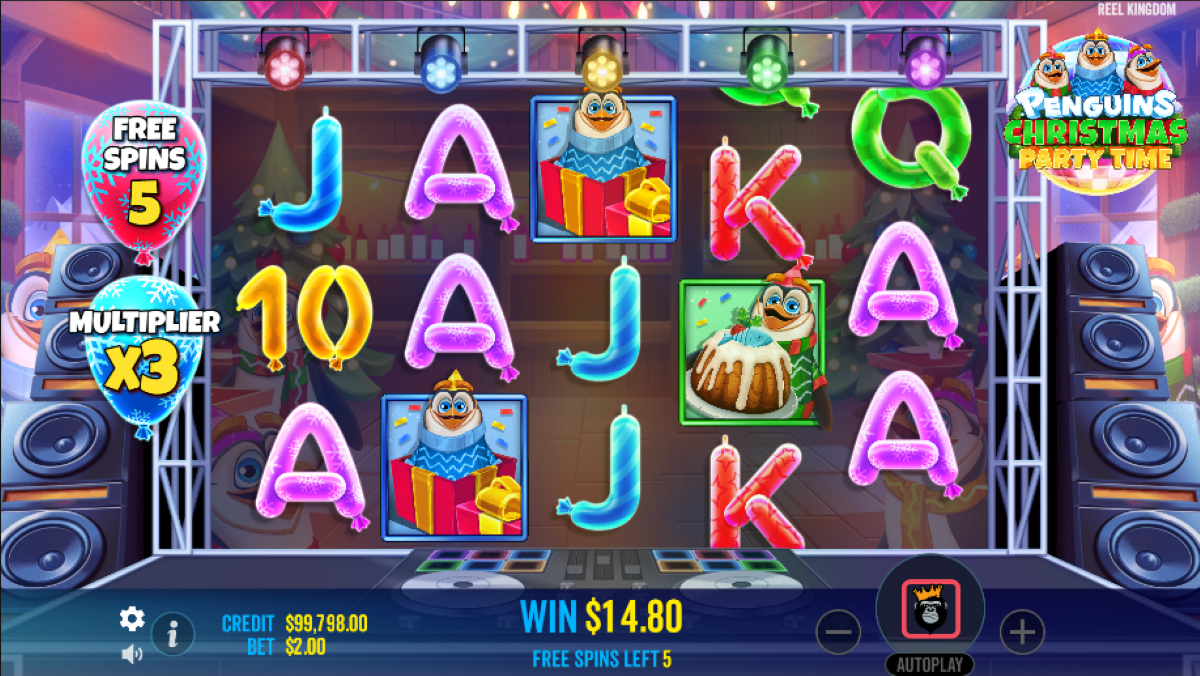1200x676 pixels.
Task: Show the game info paytable
Action: click(x=173, y=633)
